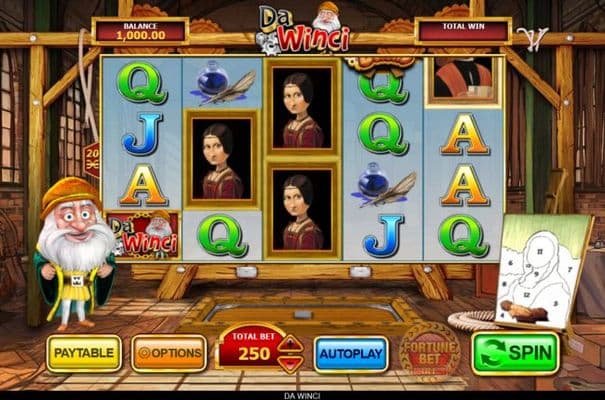605x400 pixels.
Task: Start Autoplay
Action: 350,354
